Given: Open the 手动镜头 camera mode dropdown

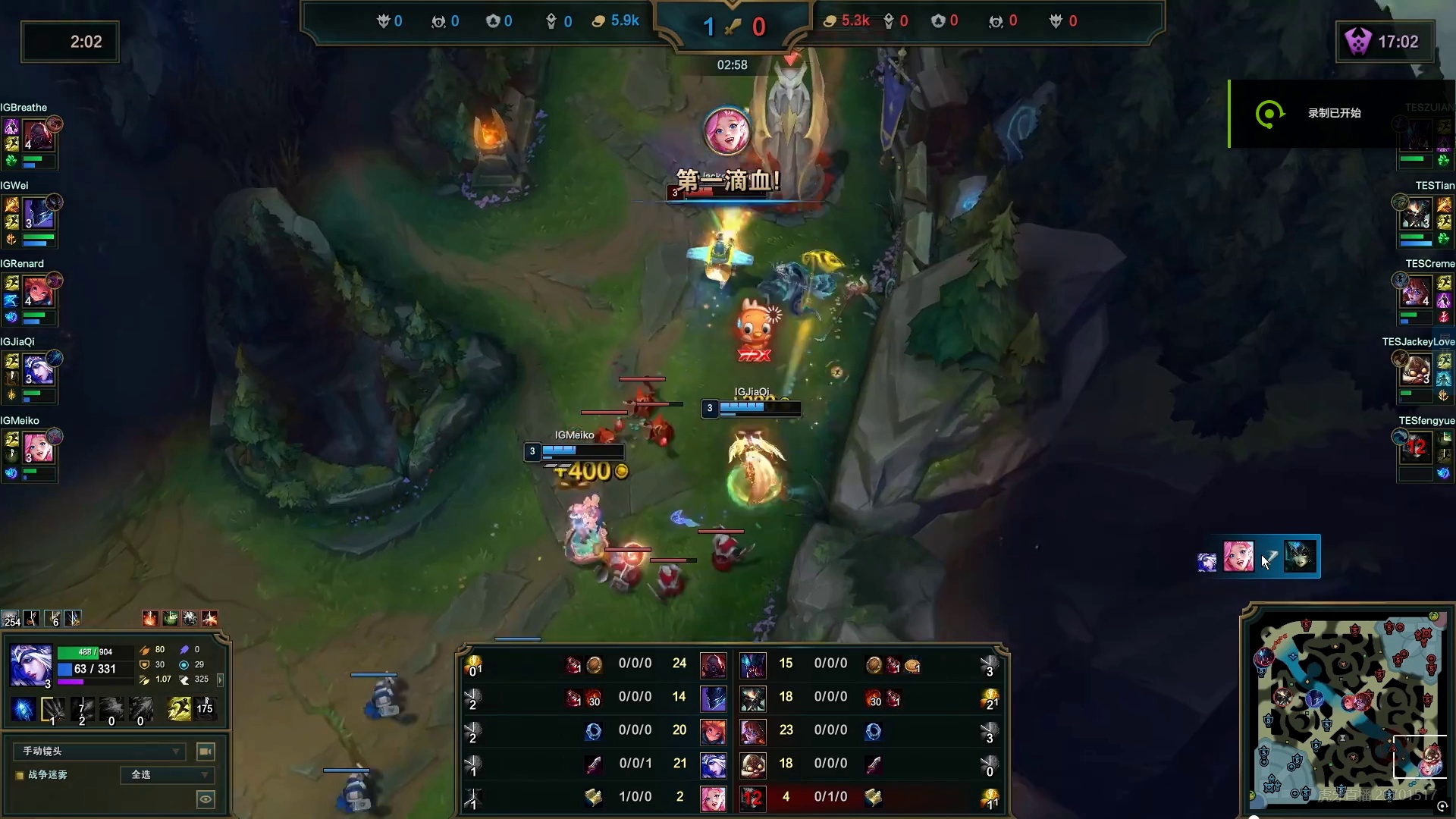Looking at the screenshot, I should pyautogui.click(x=99, y=752).
